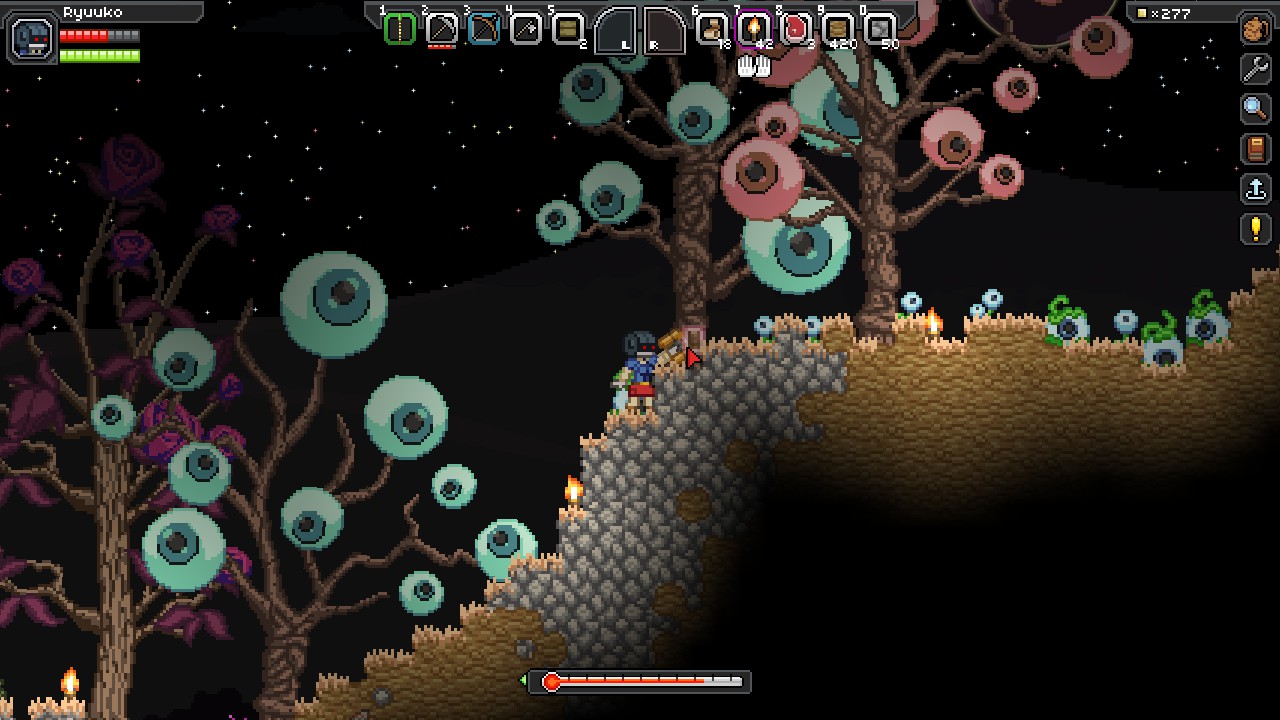This screenshot has height=720, width=1280.
Task: Select the green rope in hotbar slot 1
Action: click(399, 29)
